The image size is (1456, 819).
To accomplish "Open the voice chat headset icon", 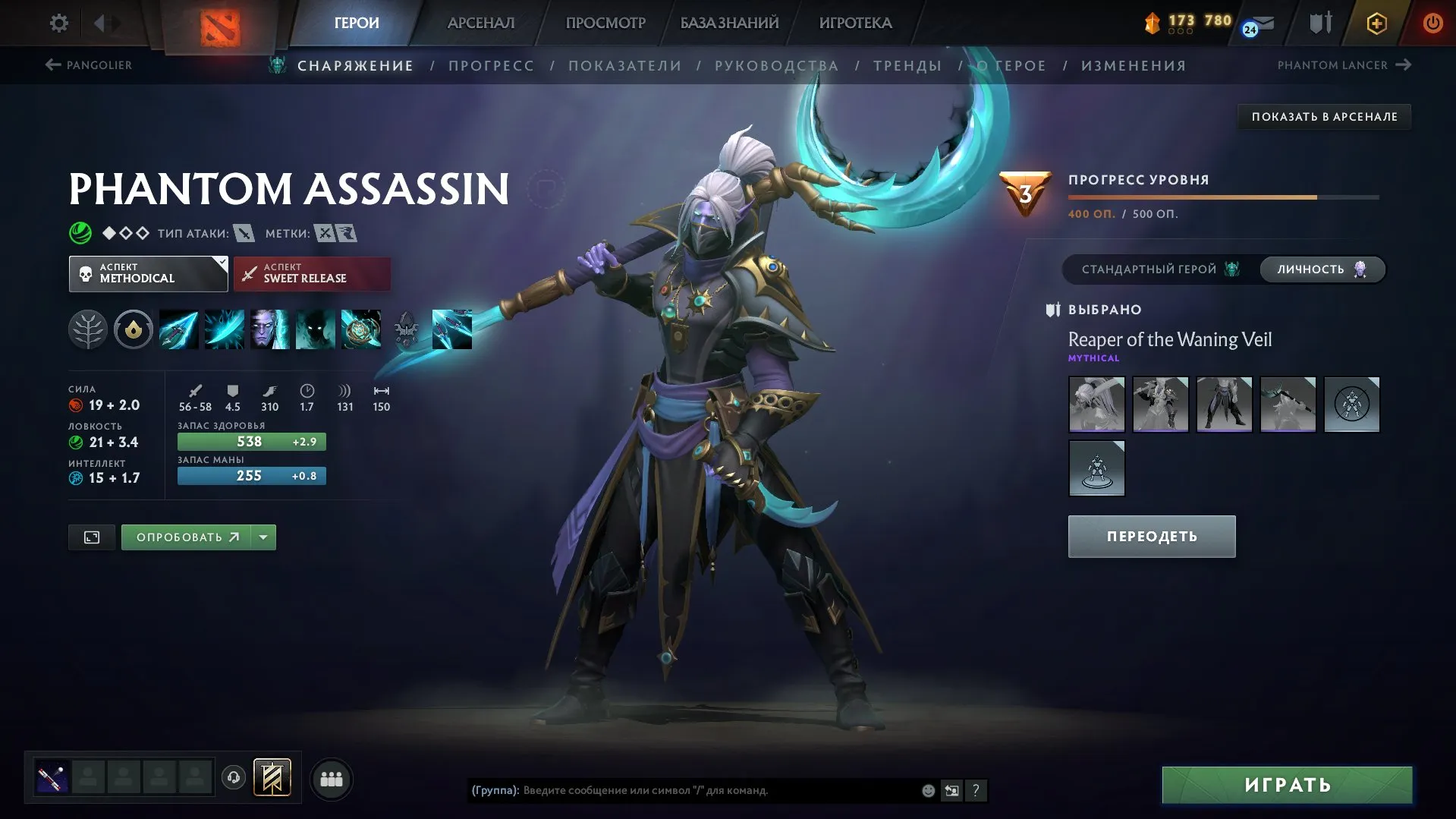I will [234, 778].
